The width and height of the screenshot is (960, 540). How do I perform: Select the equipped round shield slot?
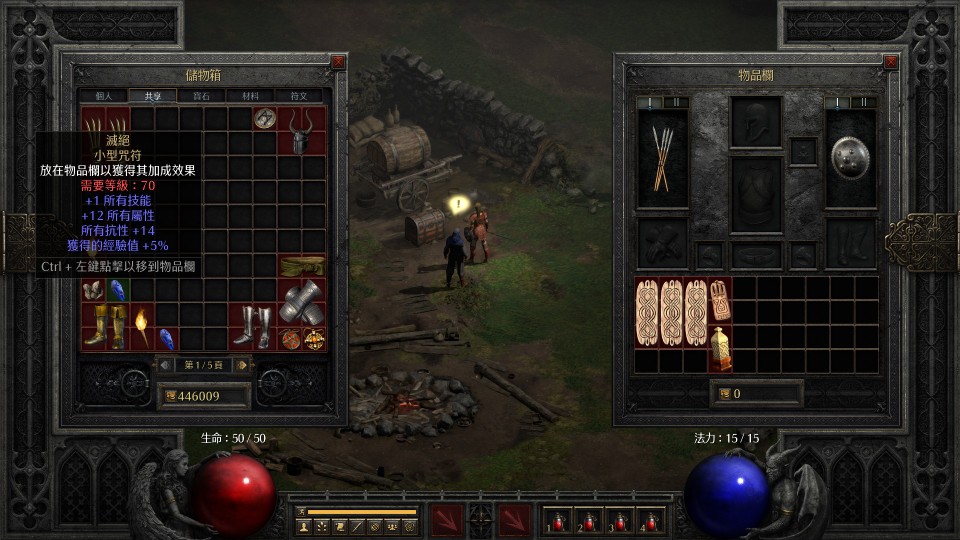[x=850, y=158]
